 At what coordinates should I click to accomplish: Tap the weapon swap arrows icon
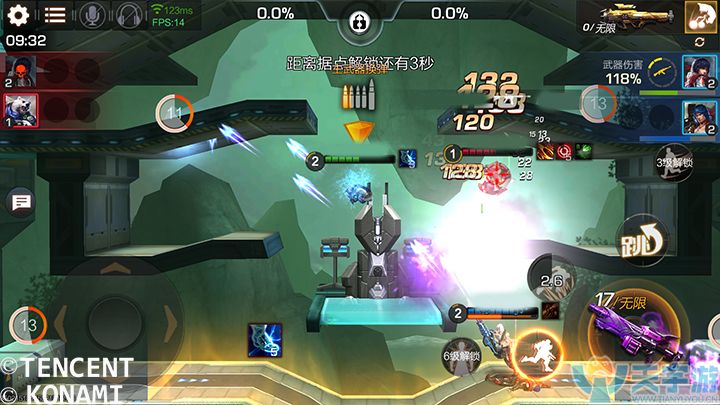pyautogui.click(x=697, y=42)
